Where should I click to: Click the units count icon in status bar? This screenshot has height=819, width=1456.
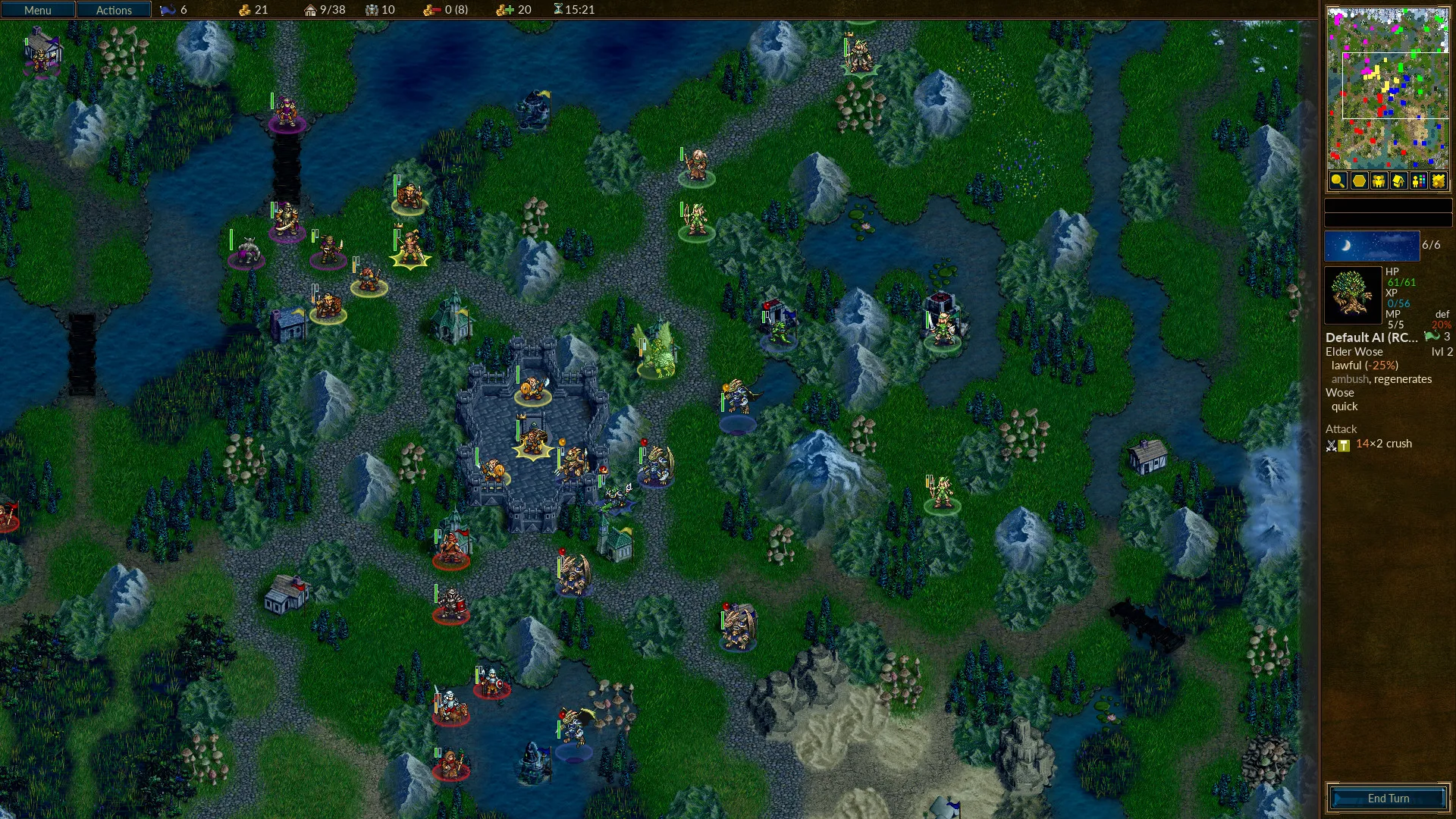coord(372,10)
